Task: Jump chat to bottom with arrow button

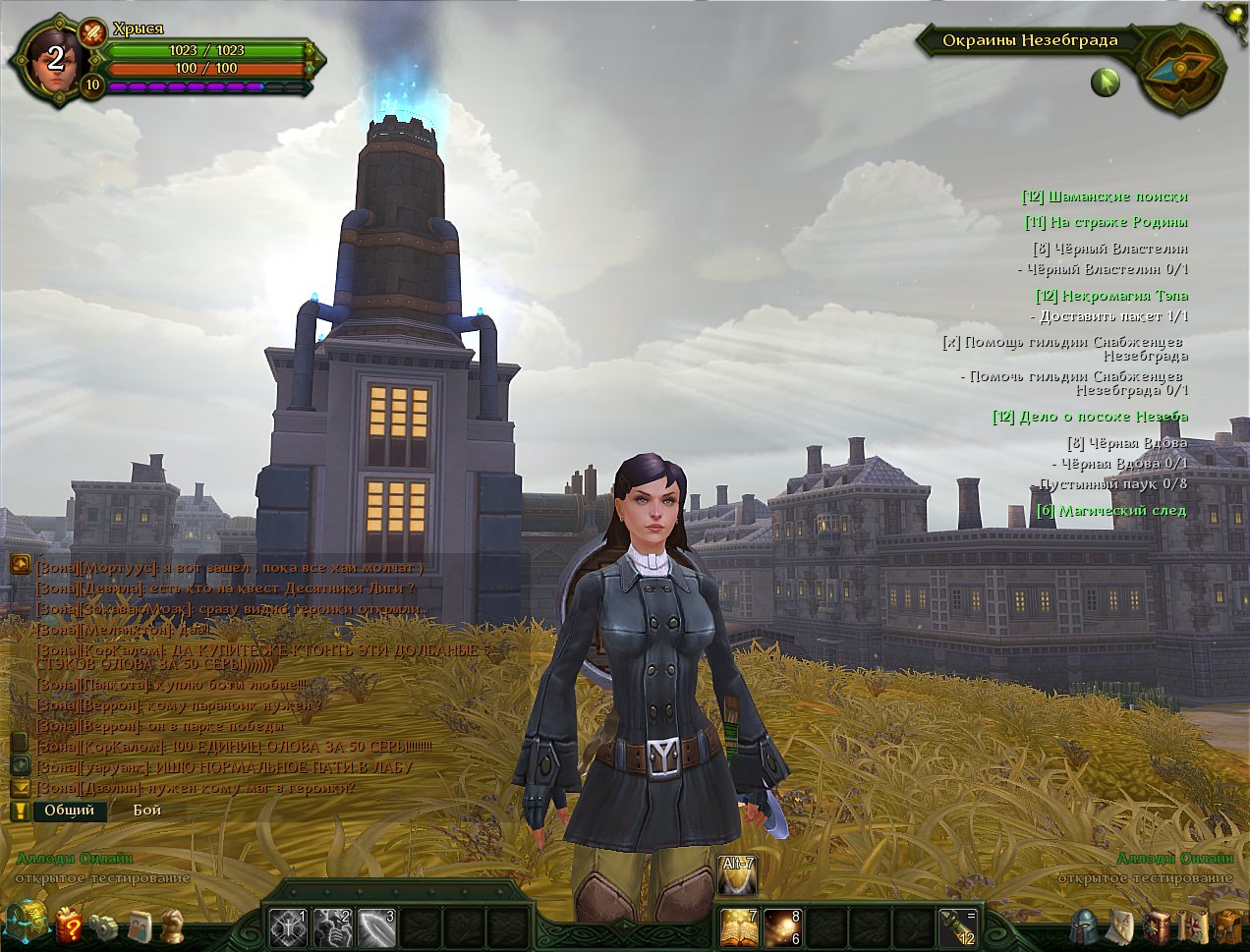Action: tap(20, 788)
